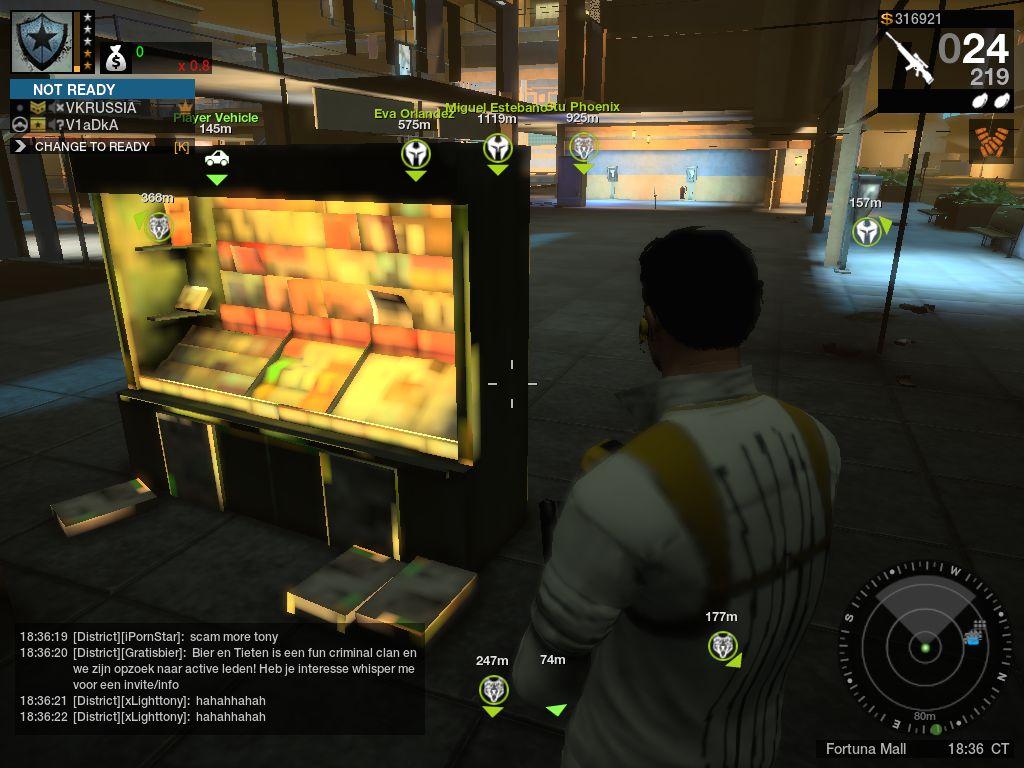Select the Stu Phoenix contact marker
1024x768 pixels.
(x=582, y=148)
